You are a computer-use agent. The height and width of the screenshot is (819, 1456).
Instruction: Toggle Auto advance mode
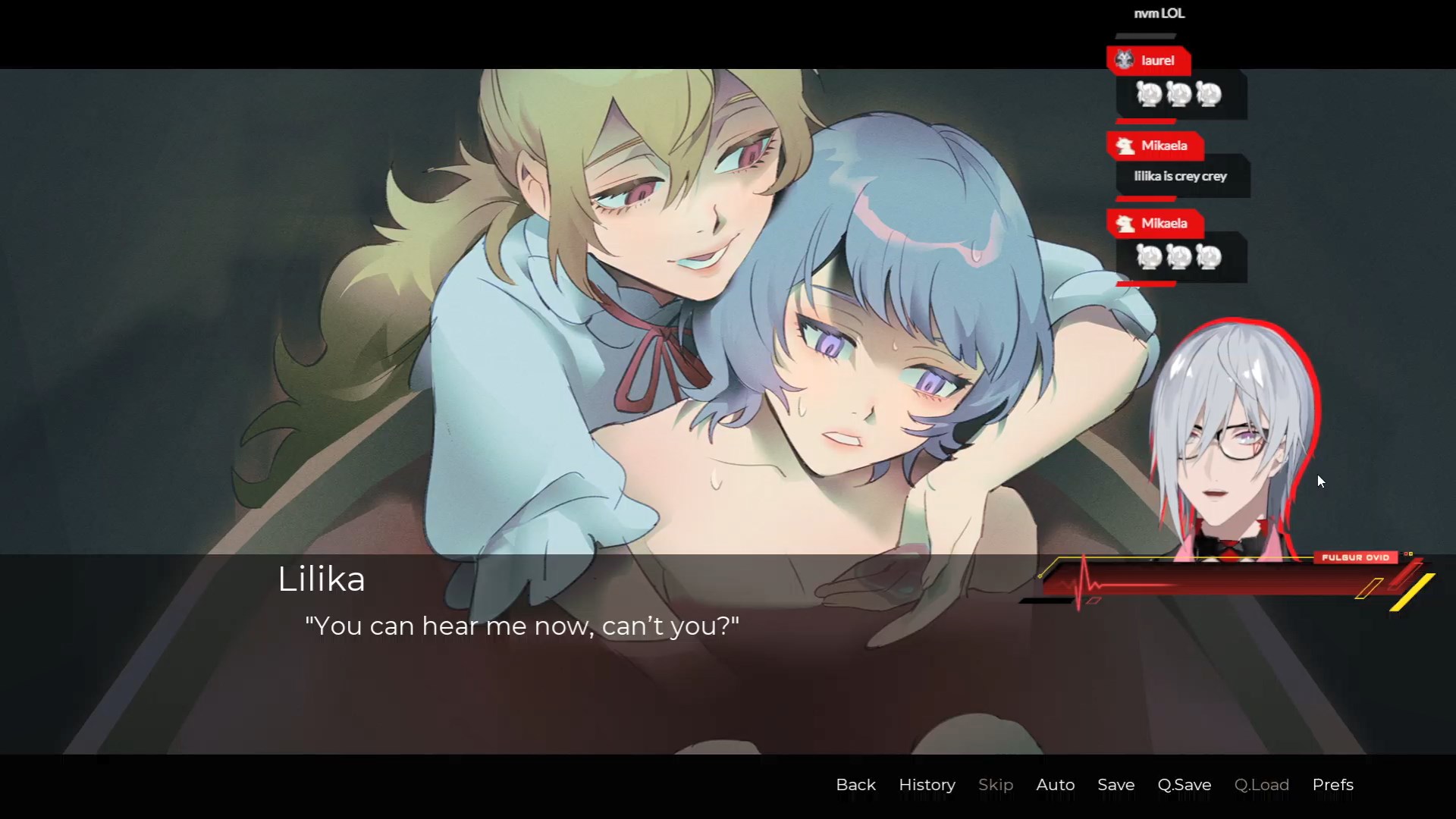(1055, 785)
